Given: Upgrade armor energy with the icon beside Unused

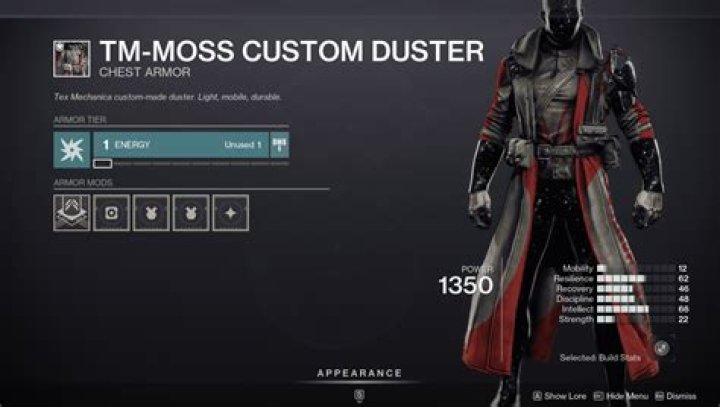Looking at the screenshot, I should point(279,145).
